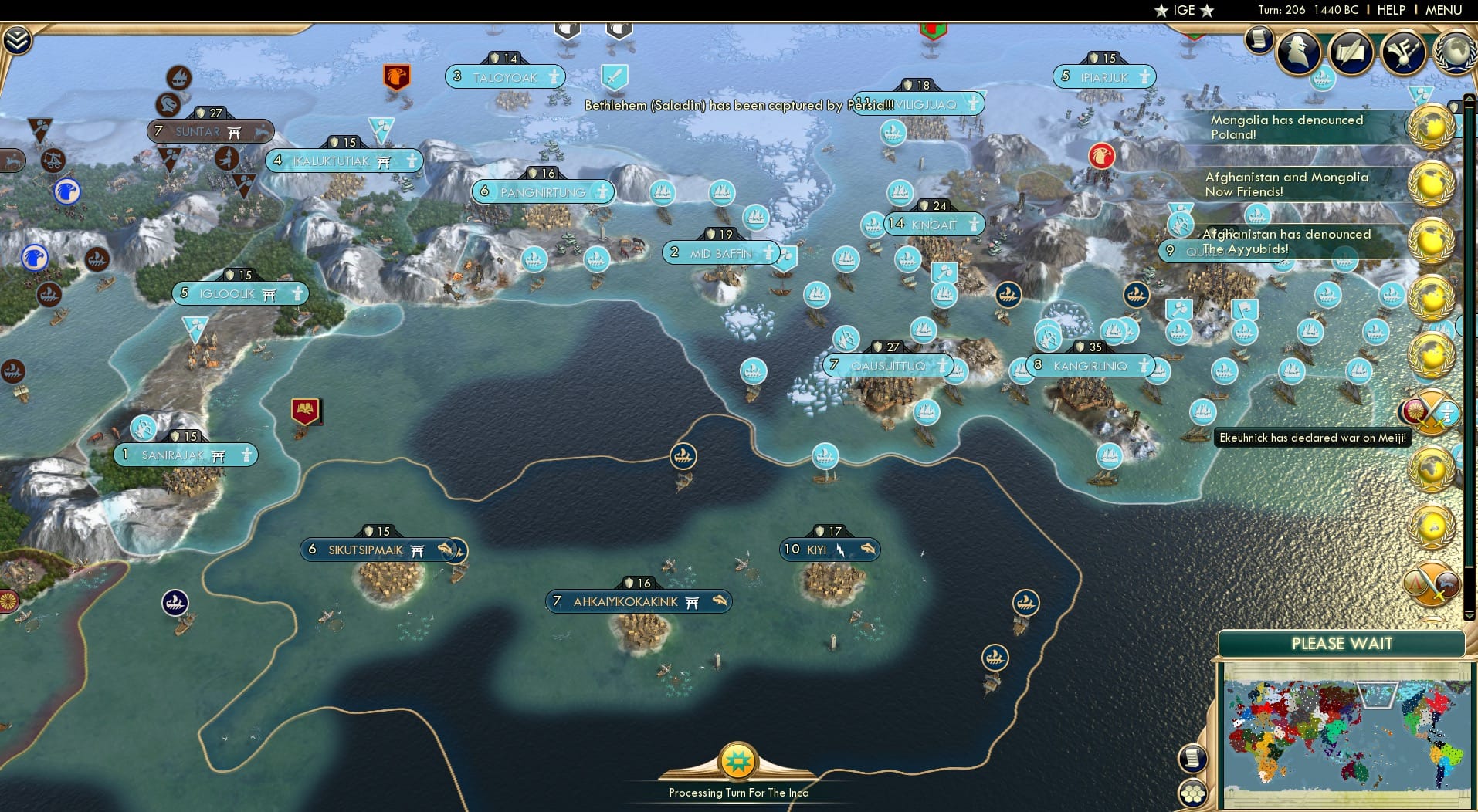The image size is (1478, 812).
Task: Click a gold laurel notification medal on the right
Action: click(1432, 126)
